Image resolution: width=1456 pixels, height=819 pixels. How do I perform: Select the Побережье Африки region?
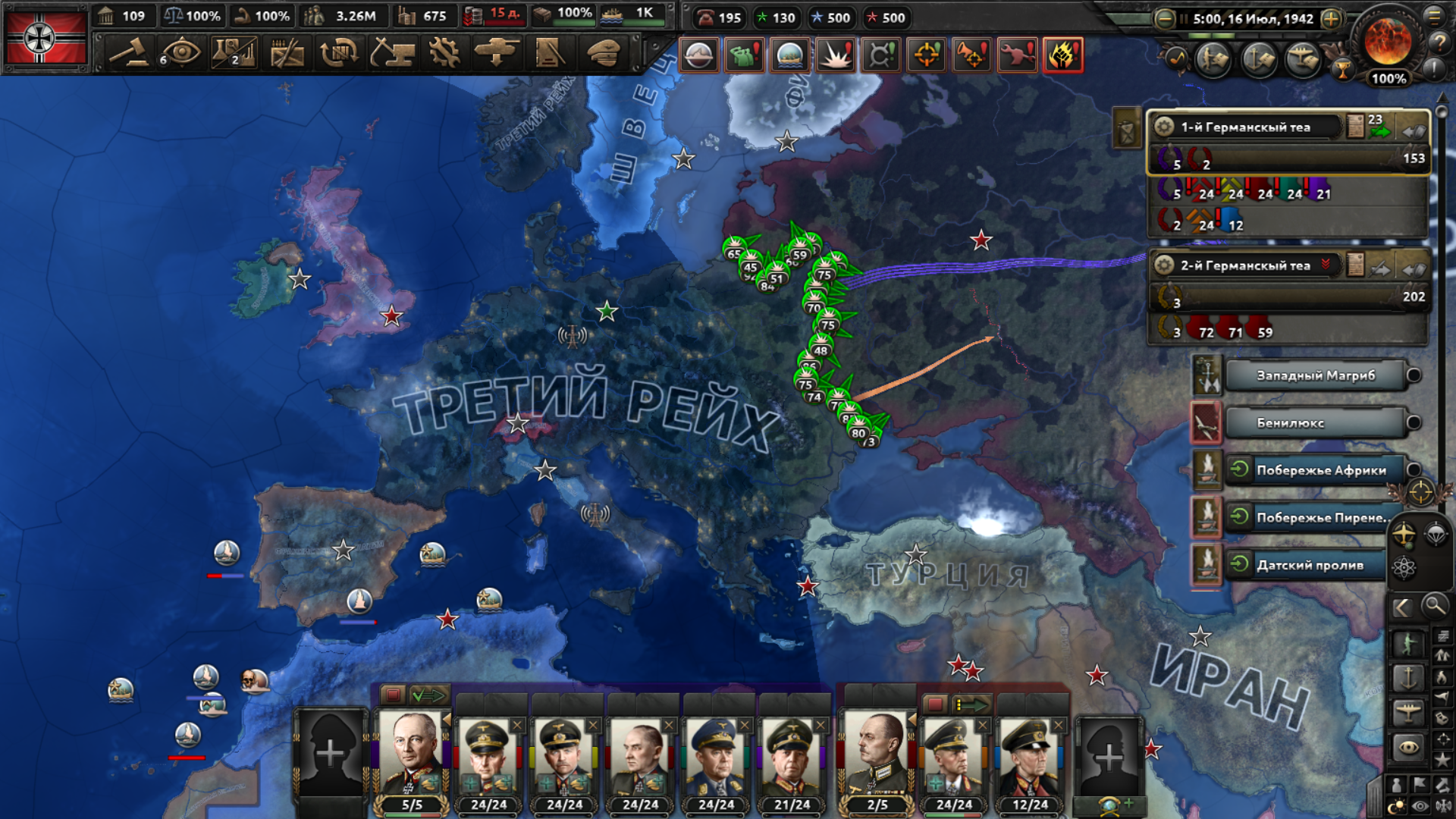point(1319,470)
